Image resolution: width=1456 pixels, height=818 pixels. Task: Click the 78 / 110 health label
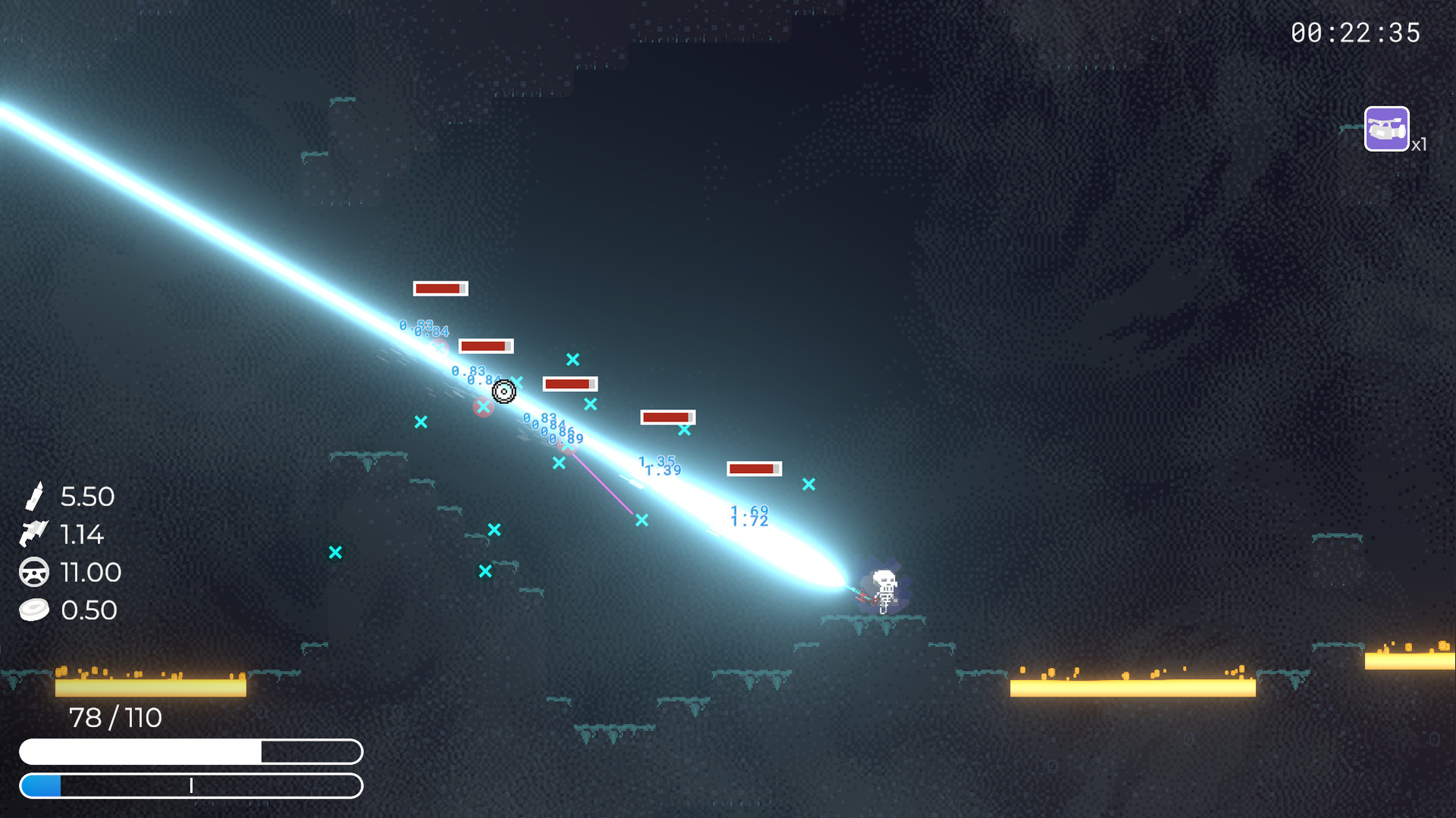pos(115,717)
